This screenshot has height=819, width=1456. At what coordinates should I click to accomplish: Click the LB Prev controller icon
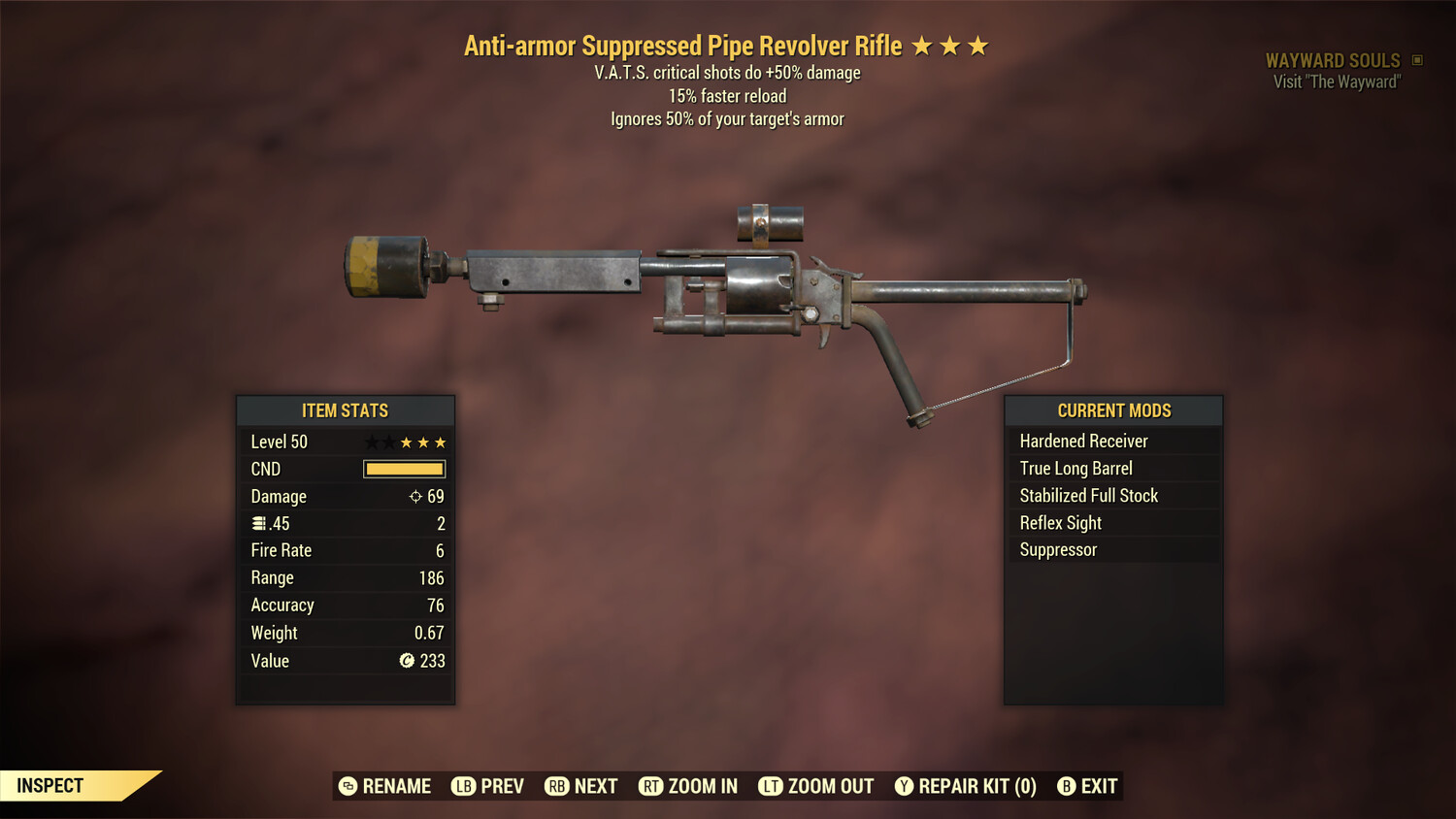(464, 786)
